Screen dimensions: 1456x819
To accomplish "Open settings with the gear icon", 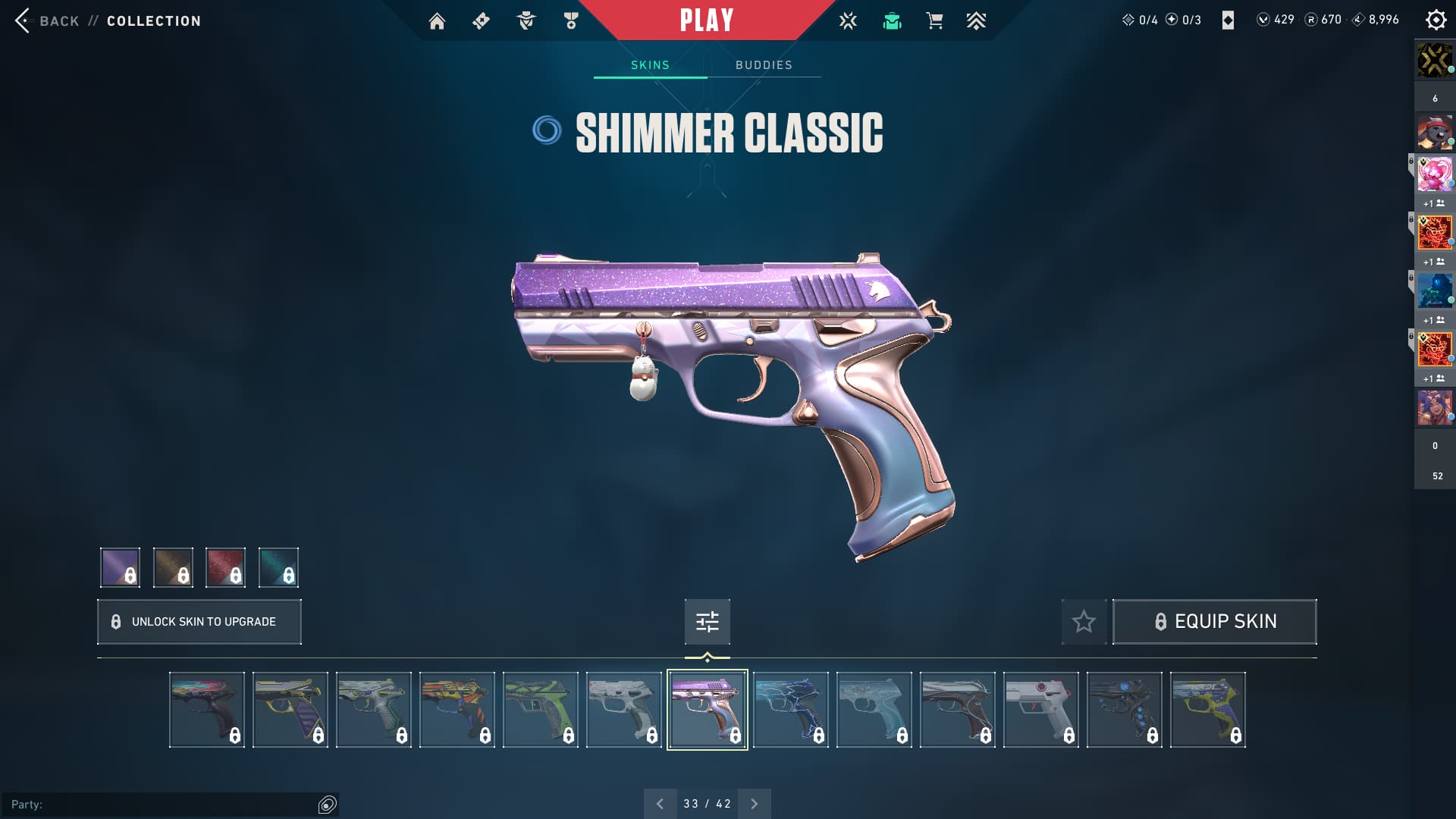I will pyautogui.click(x=1436, y=20).
